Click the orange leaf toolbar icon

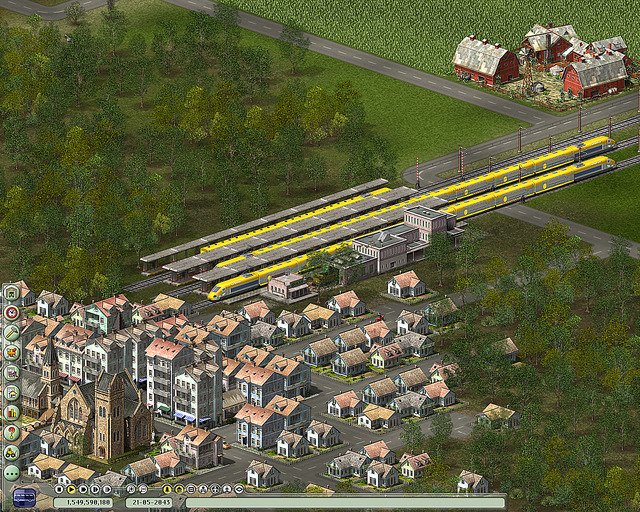pyautogui.click(x=11, y=351)
